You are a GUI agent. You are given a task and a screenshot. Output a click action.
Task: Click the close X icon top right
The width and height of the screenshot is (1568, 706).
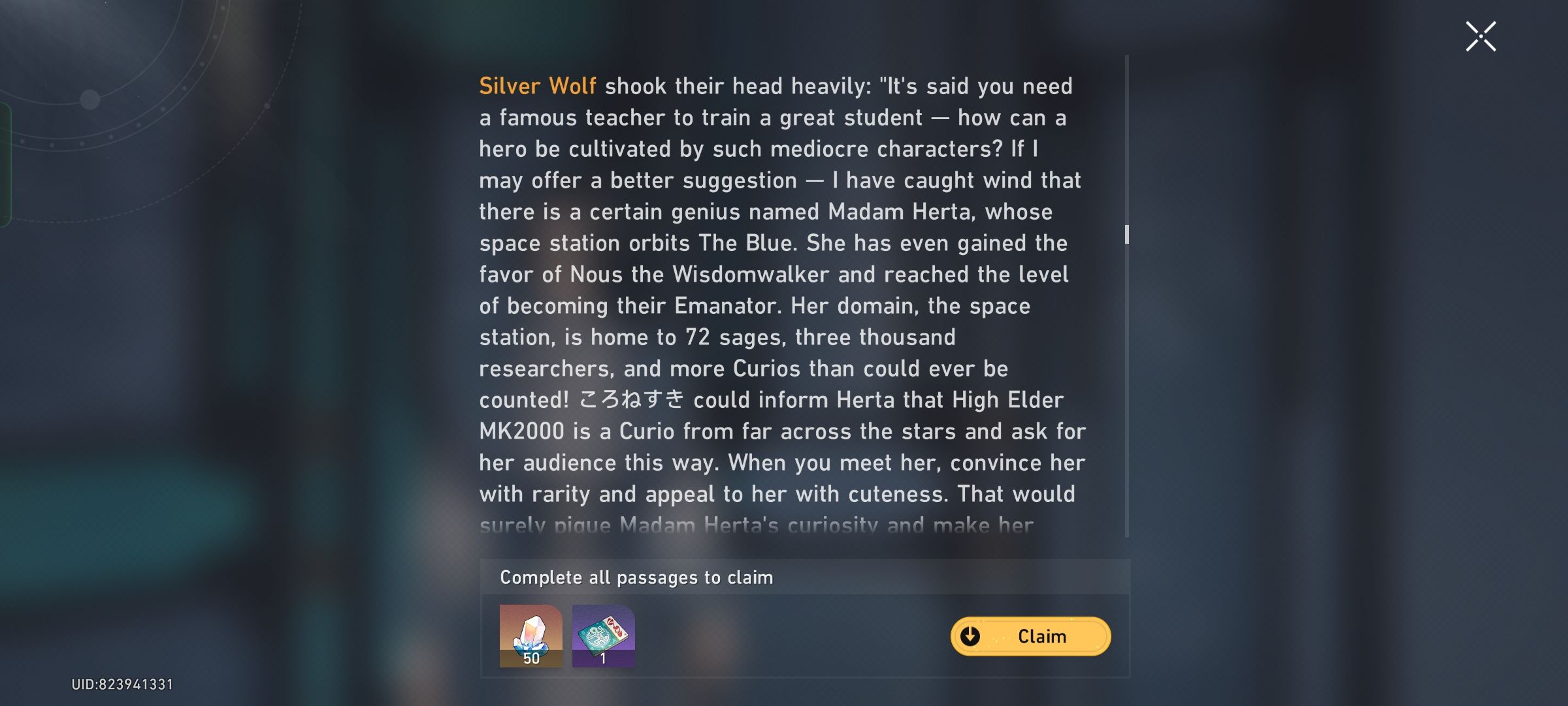coord(1480,36)
